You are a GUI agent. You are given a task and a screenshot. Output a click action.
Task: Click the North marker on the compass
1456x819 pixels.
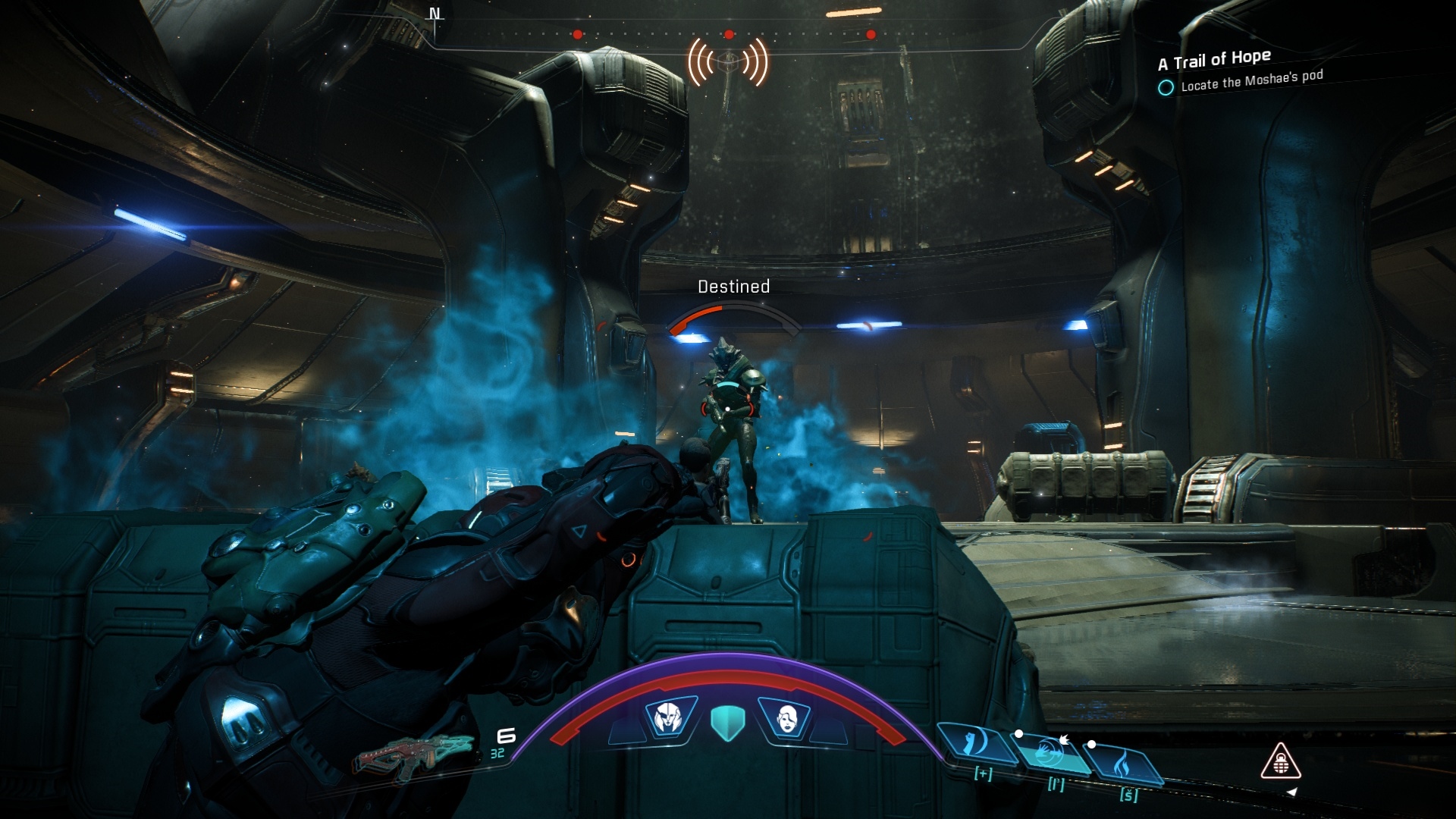coord(435,14)
